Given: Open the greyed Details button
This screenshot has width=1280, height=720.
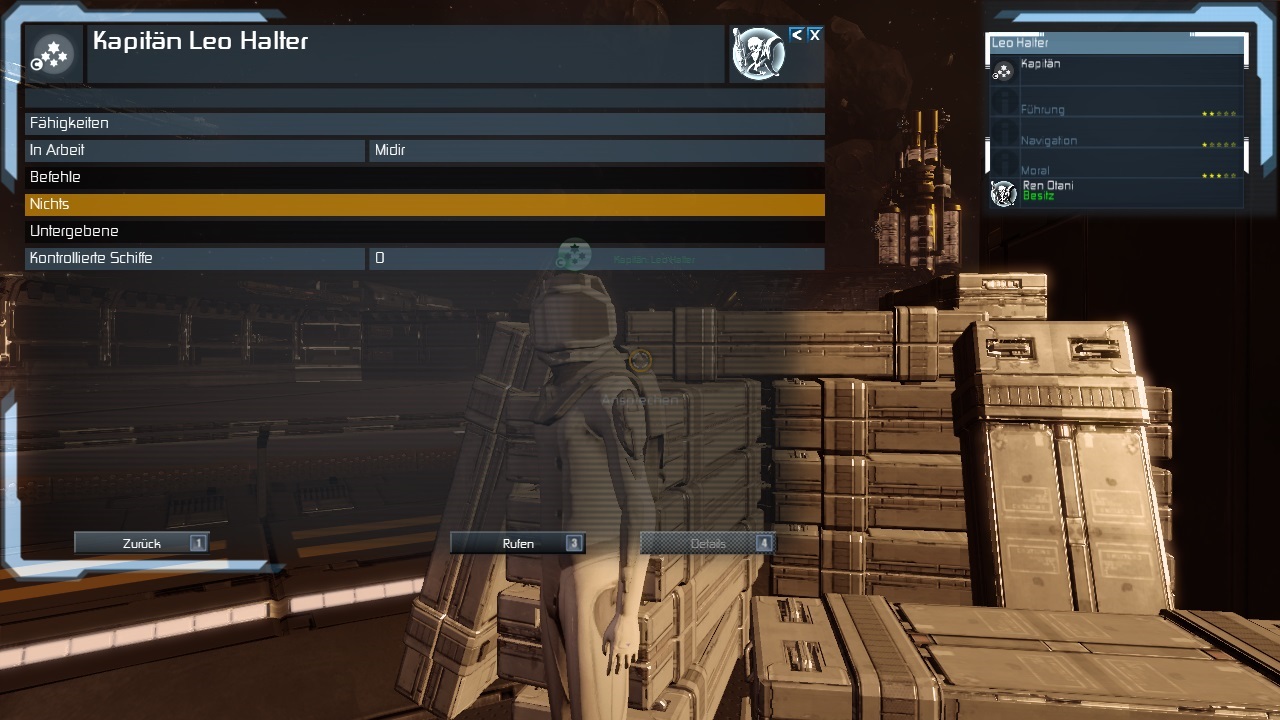Looking at the screenshot, I should click(707, 543).
